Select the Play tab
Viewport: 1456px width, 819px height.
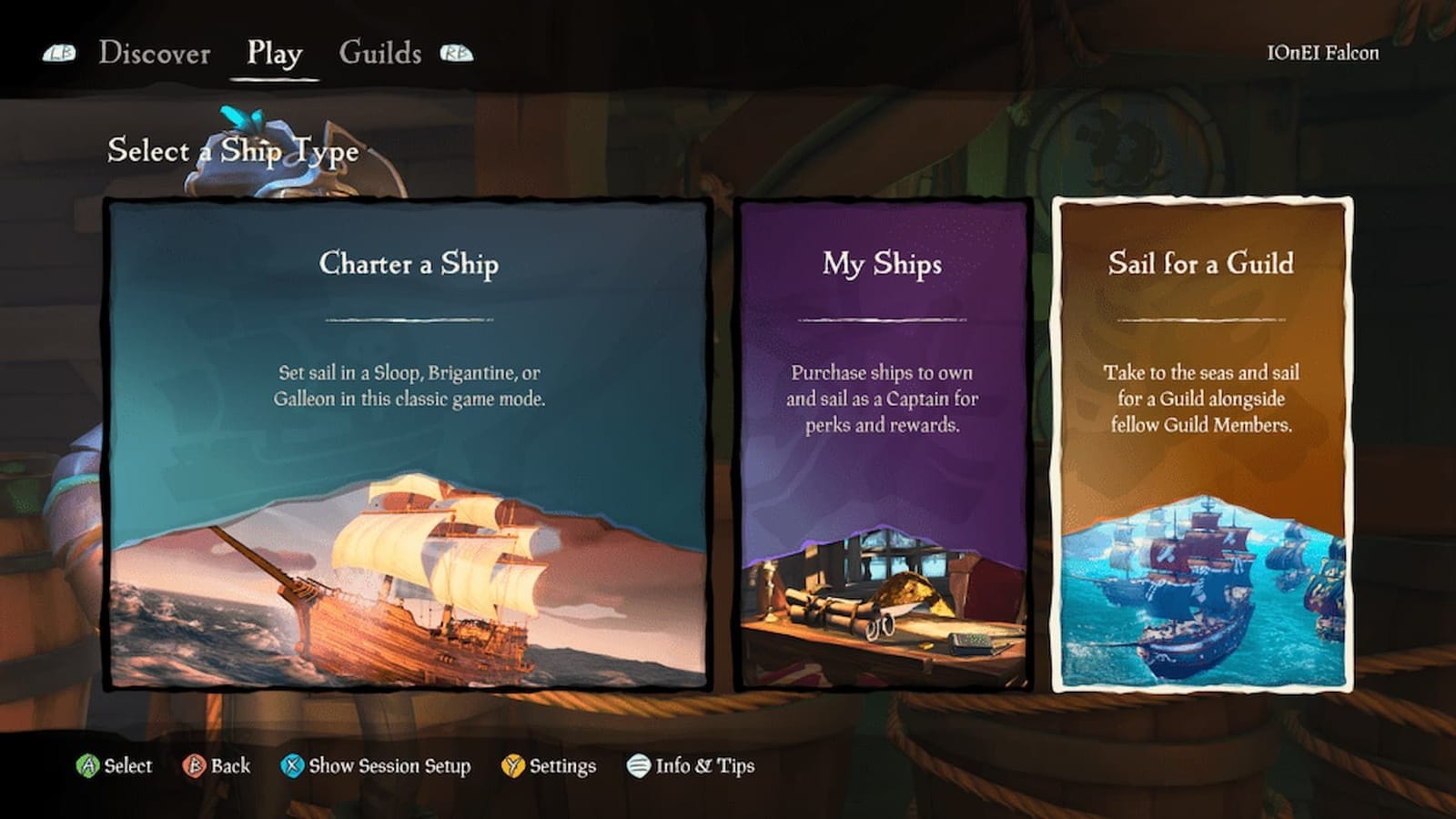274,54
